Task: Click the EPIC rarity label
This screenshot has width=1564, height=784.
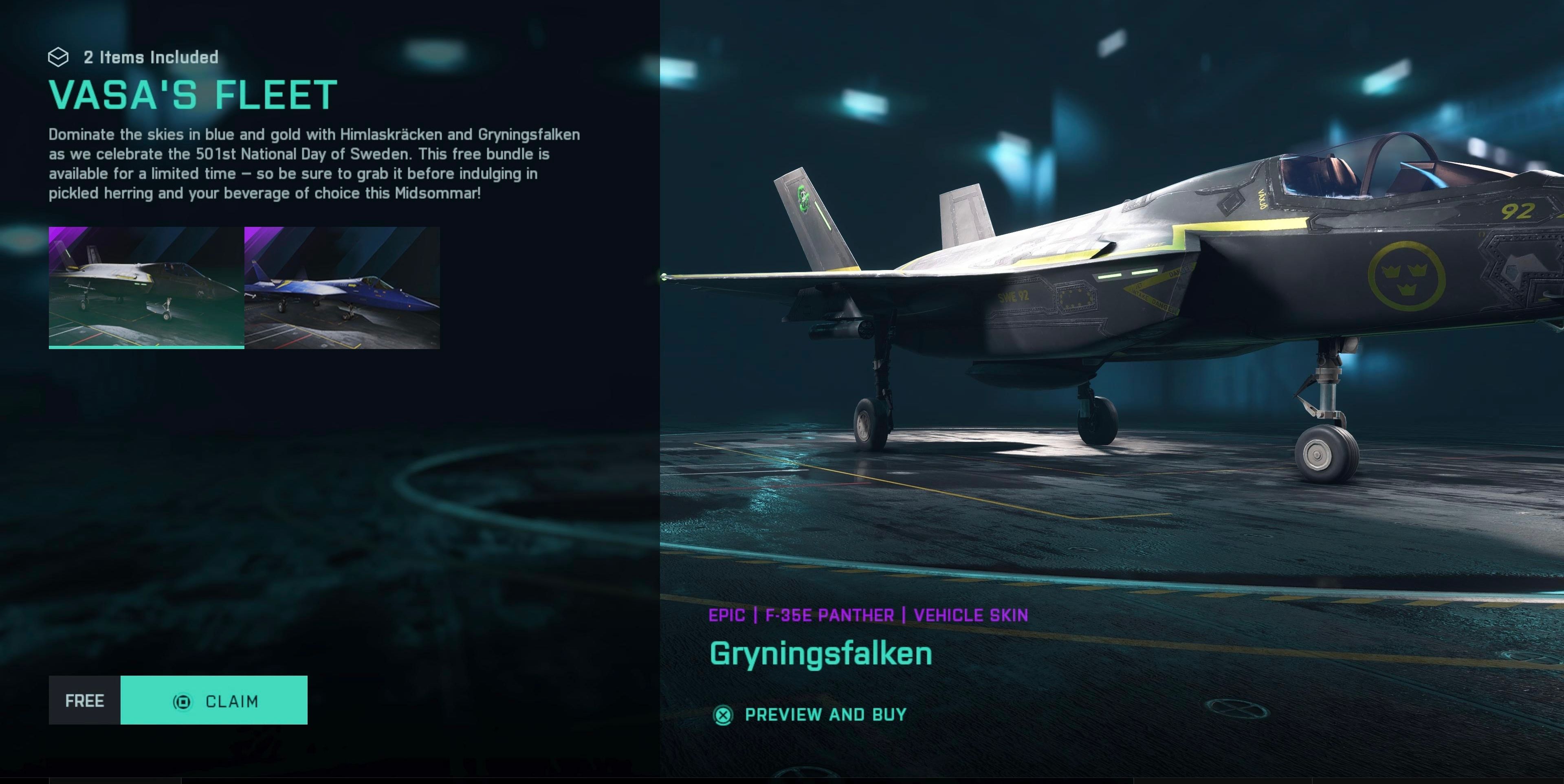Action: [x=727, y=615]
